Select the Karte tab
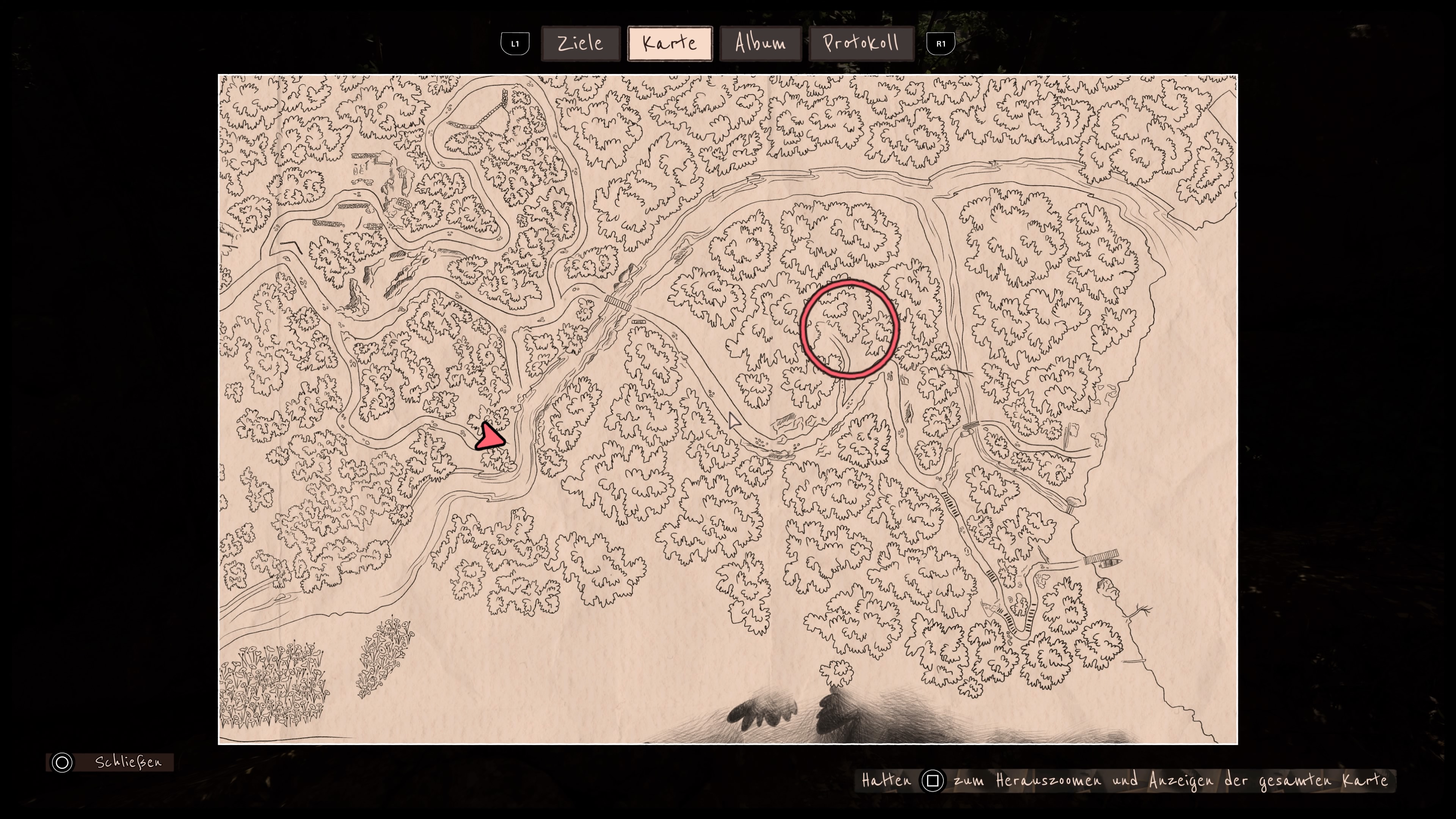 (670, 44)
